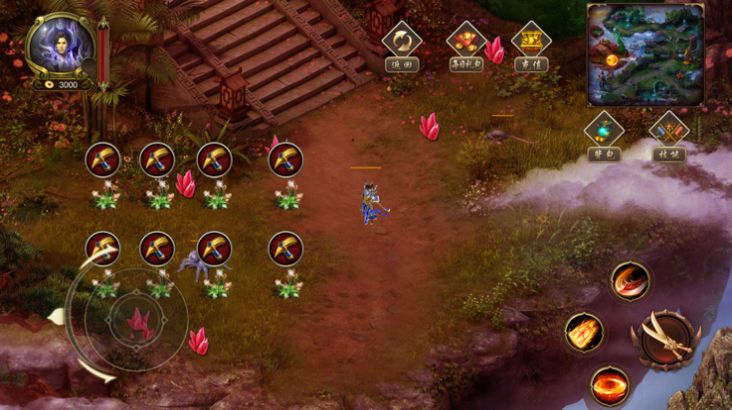
Task: Cast the fire ring skill
Action: click(x=609, y=384)
